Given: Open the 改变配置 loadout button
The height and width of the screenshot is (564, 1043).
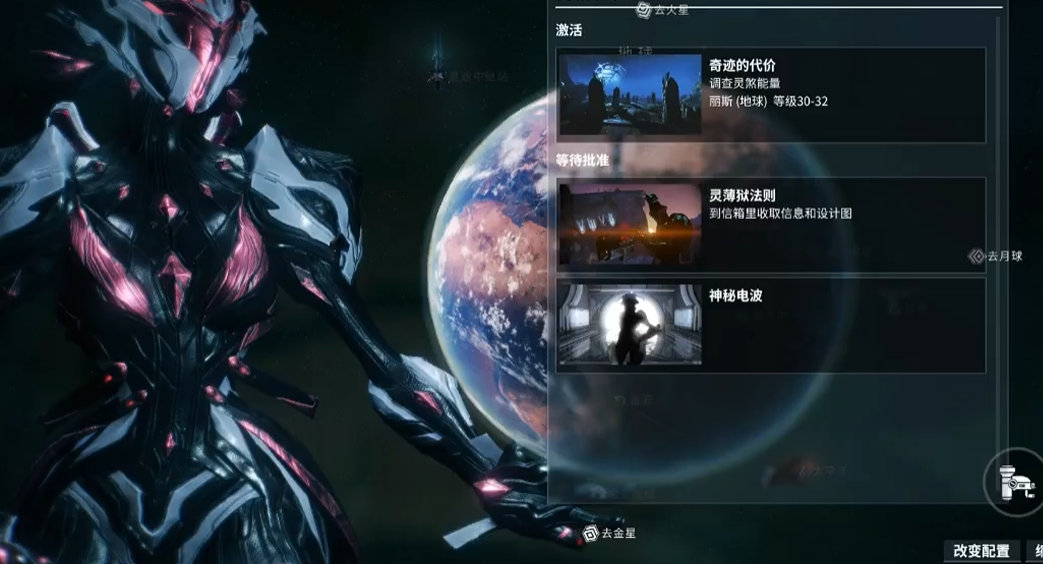Looking at the screenshot, I should [x=981, y=551].
